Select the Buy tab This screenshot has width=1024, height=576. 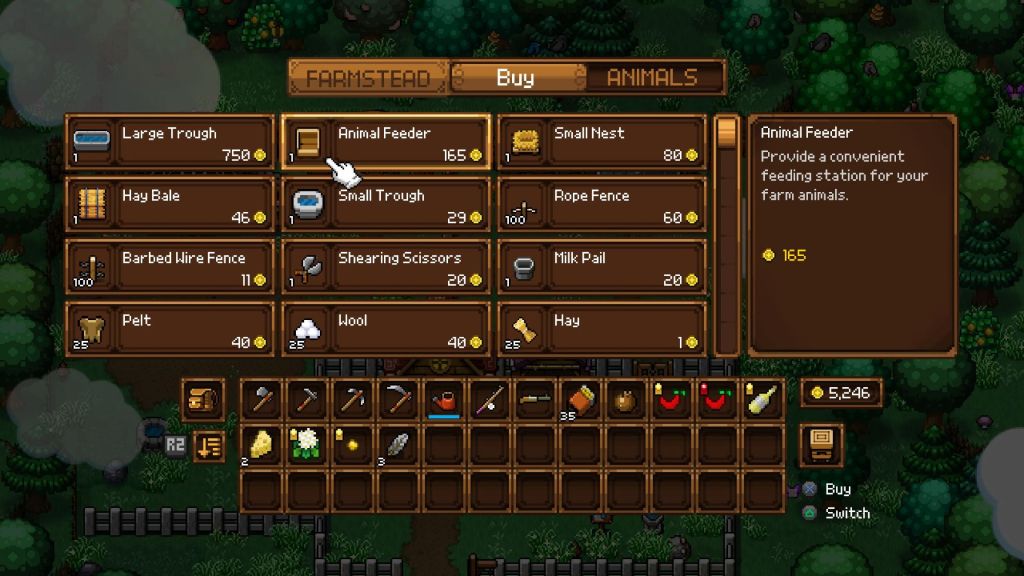click(515, 78)
